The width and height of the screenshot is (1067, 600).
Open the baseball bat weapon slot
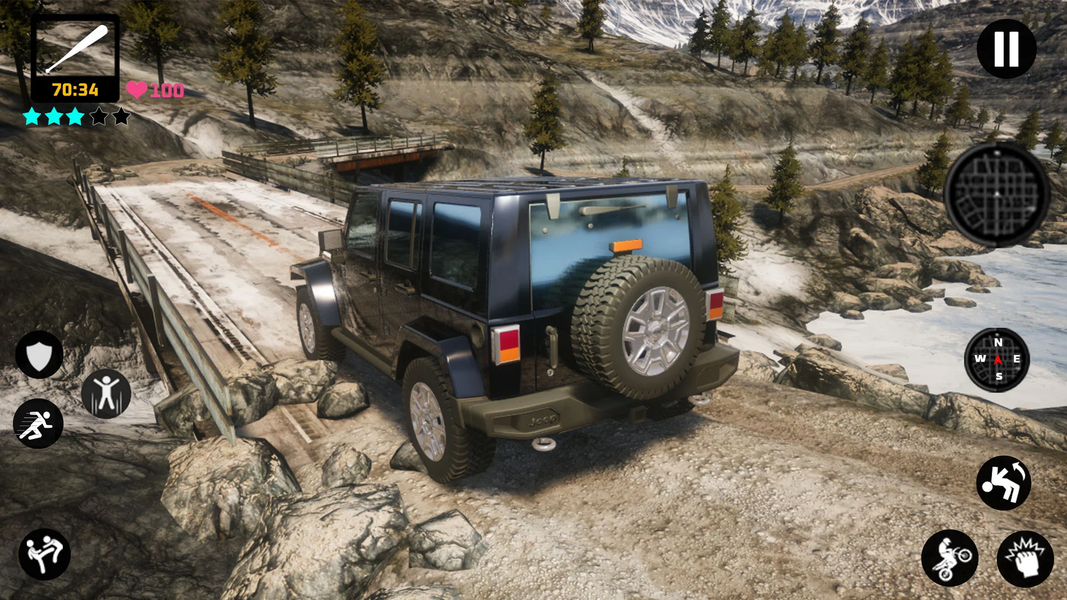(x=76, y=50)
